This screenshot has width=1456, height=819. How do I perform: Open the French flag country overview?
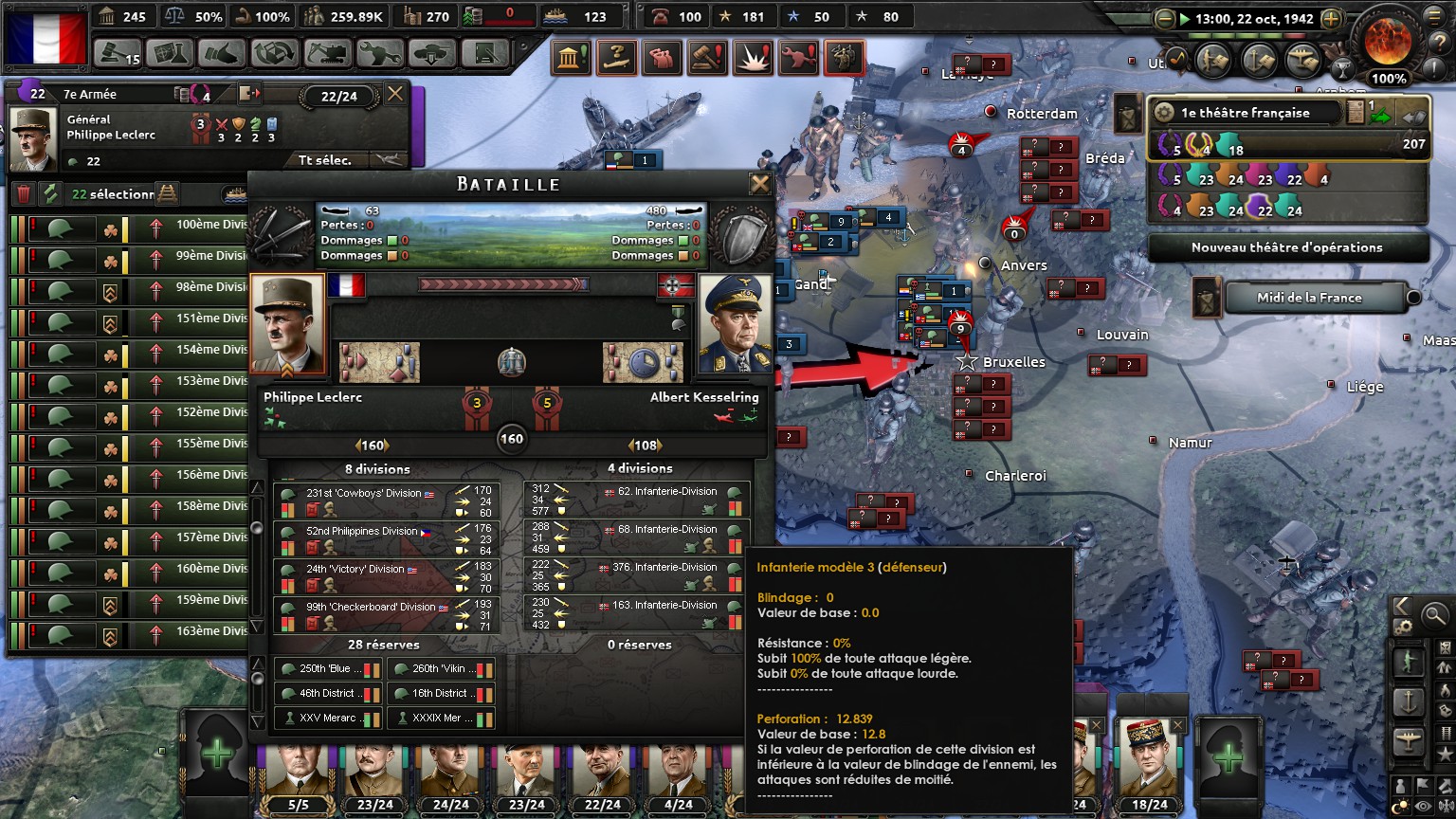(45, 37)
